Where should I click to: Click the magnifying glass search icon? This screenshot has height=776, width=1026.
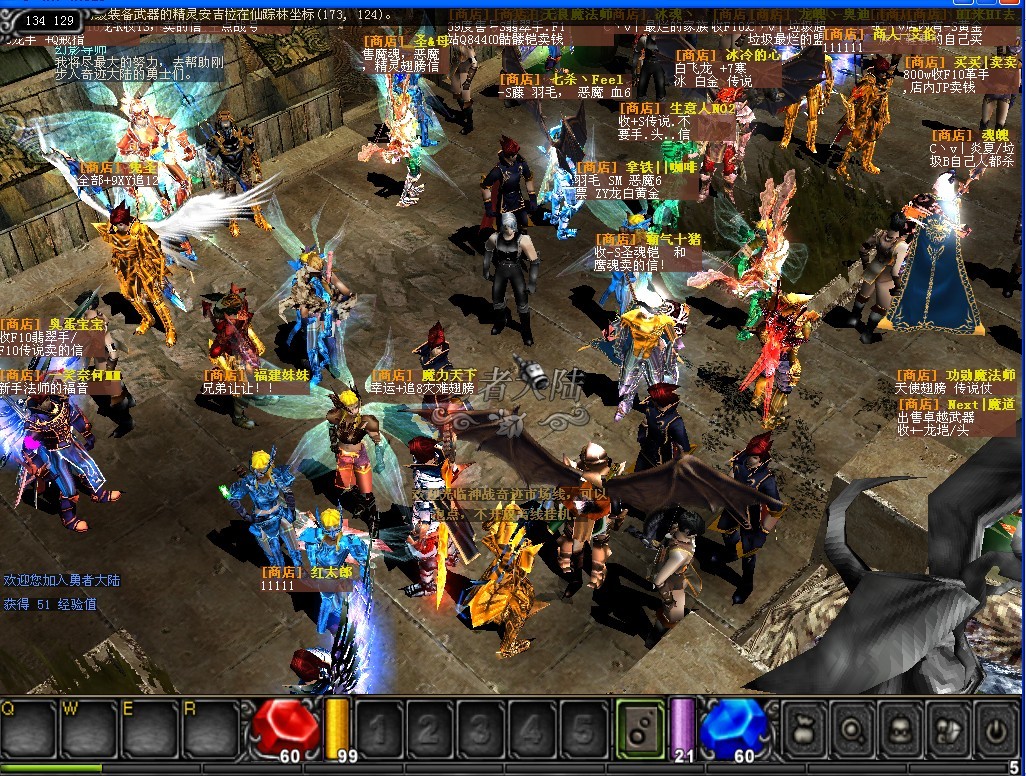coord(854,729)
